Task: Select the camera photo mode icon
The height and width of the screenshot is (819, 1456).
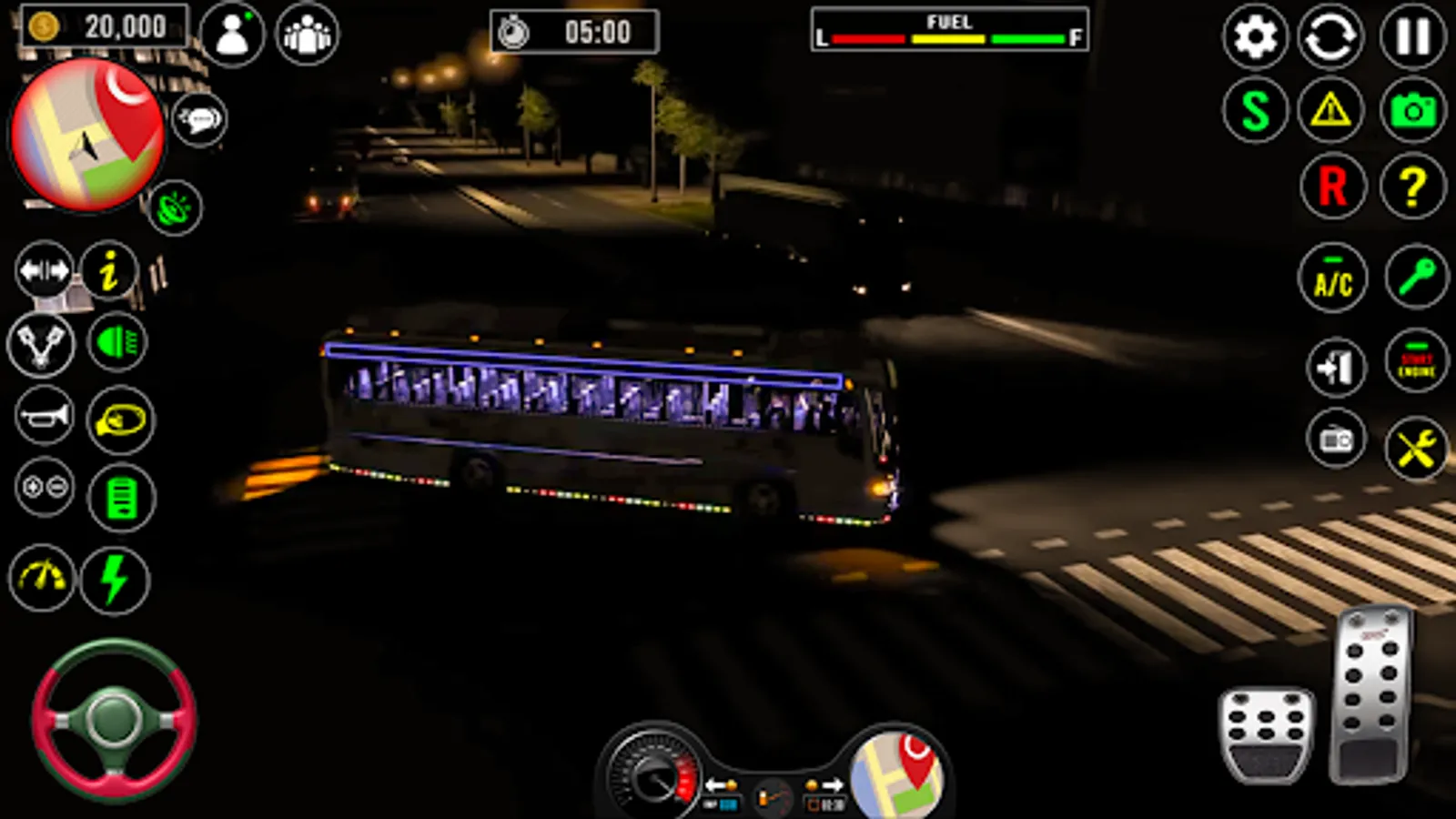Action: pos(1414,113)
